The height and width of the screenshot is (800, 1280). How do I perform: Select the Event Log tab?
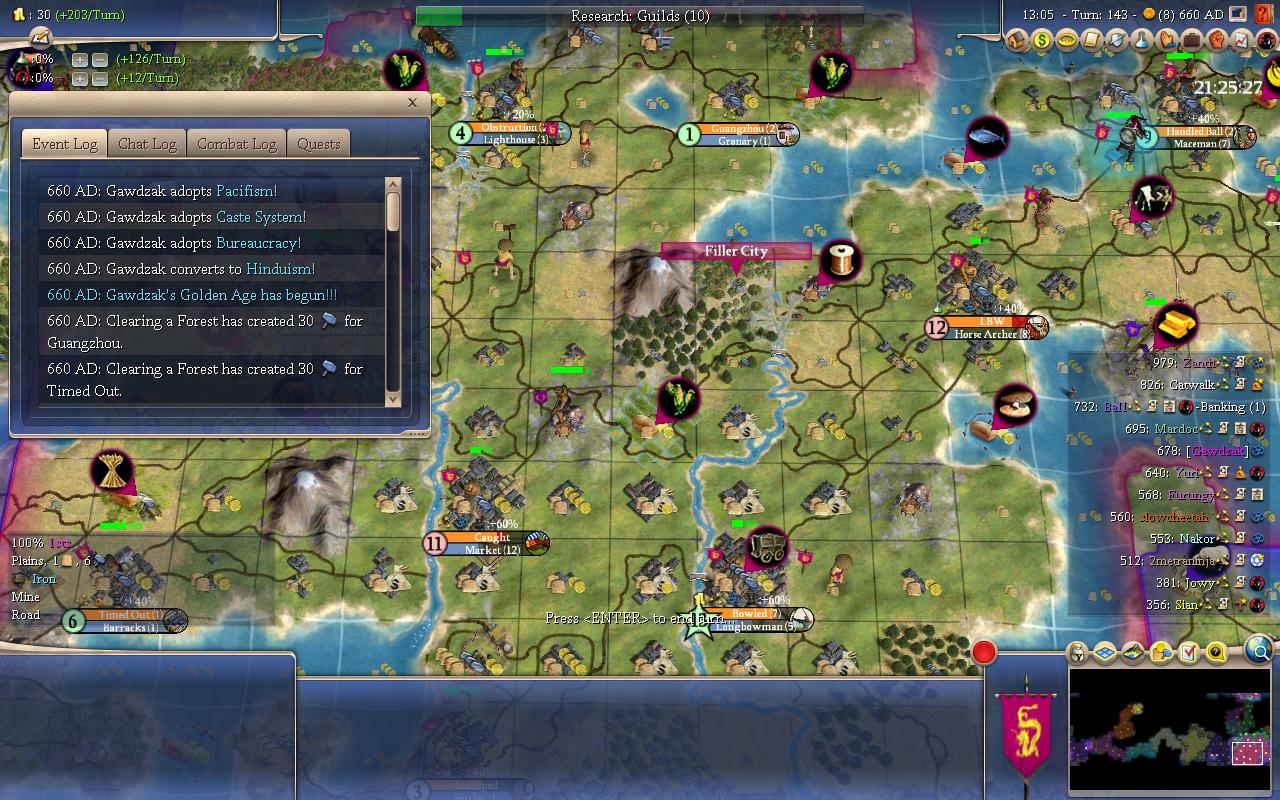click(x=65, y=144)
